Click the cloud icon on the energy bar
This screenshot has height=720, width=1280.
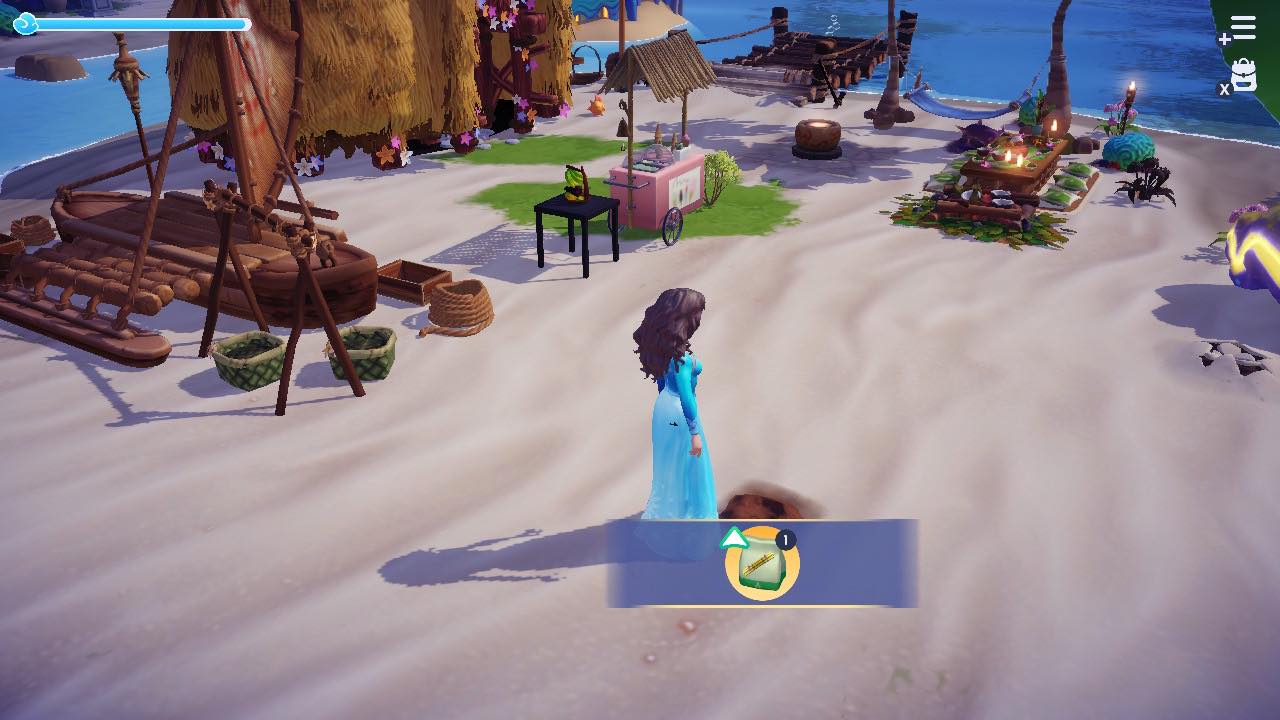tap(24, 22)
